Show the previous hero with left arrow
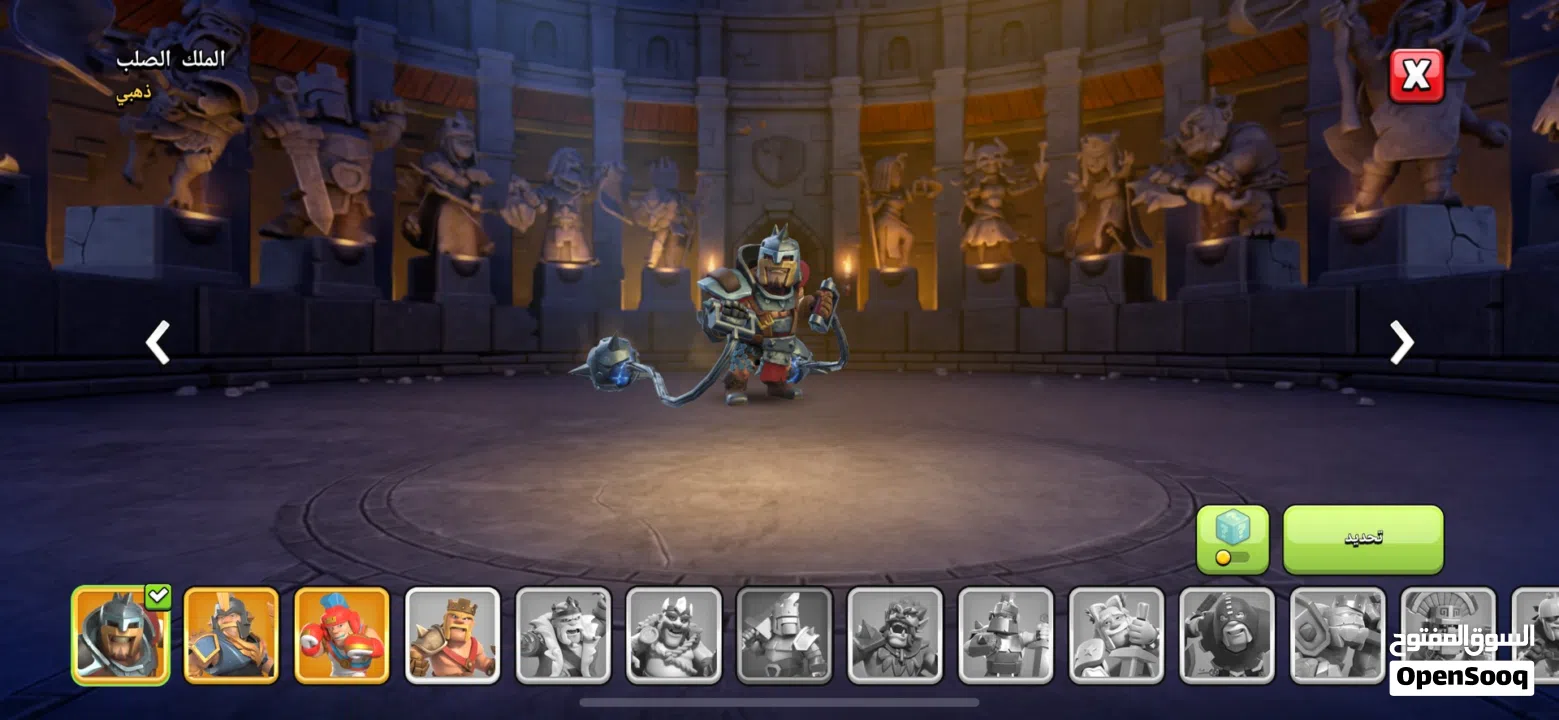The height and width of the screenshot is (720, 1559). coord(158,343)
